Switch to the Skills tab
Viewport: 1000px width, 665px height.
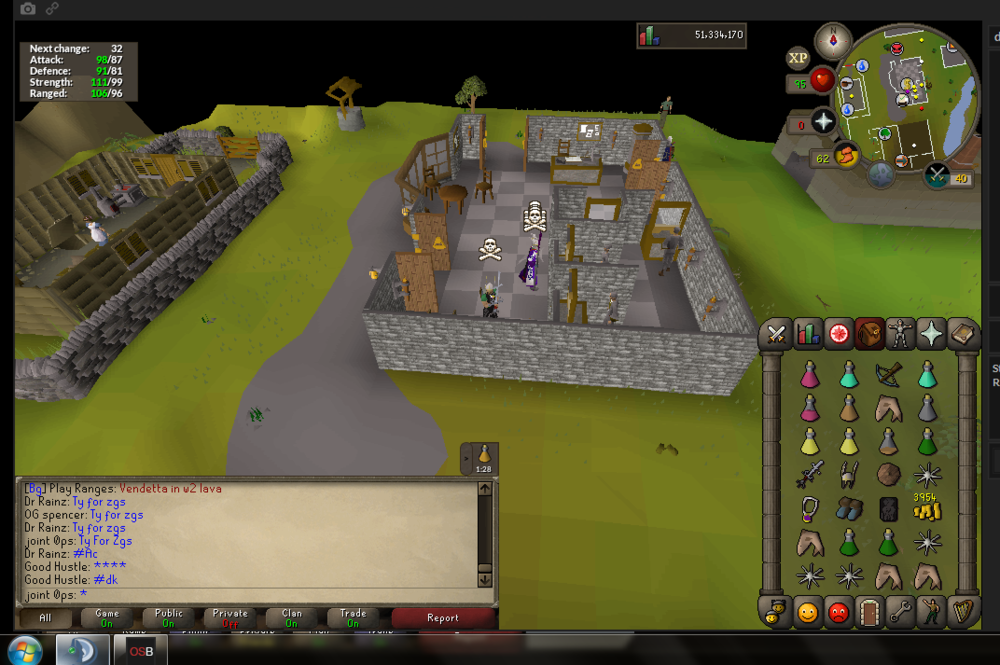point(807,335)
